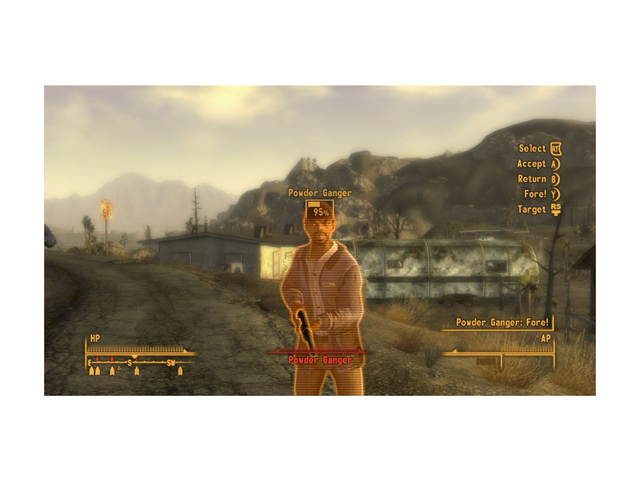Select the 95% hit chance target box
The width and height of the screenshot is (640, 480).
coord(320,211)
